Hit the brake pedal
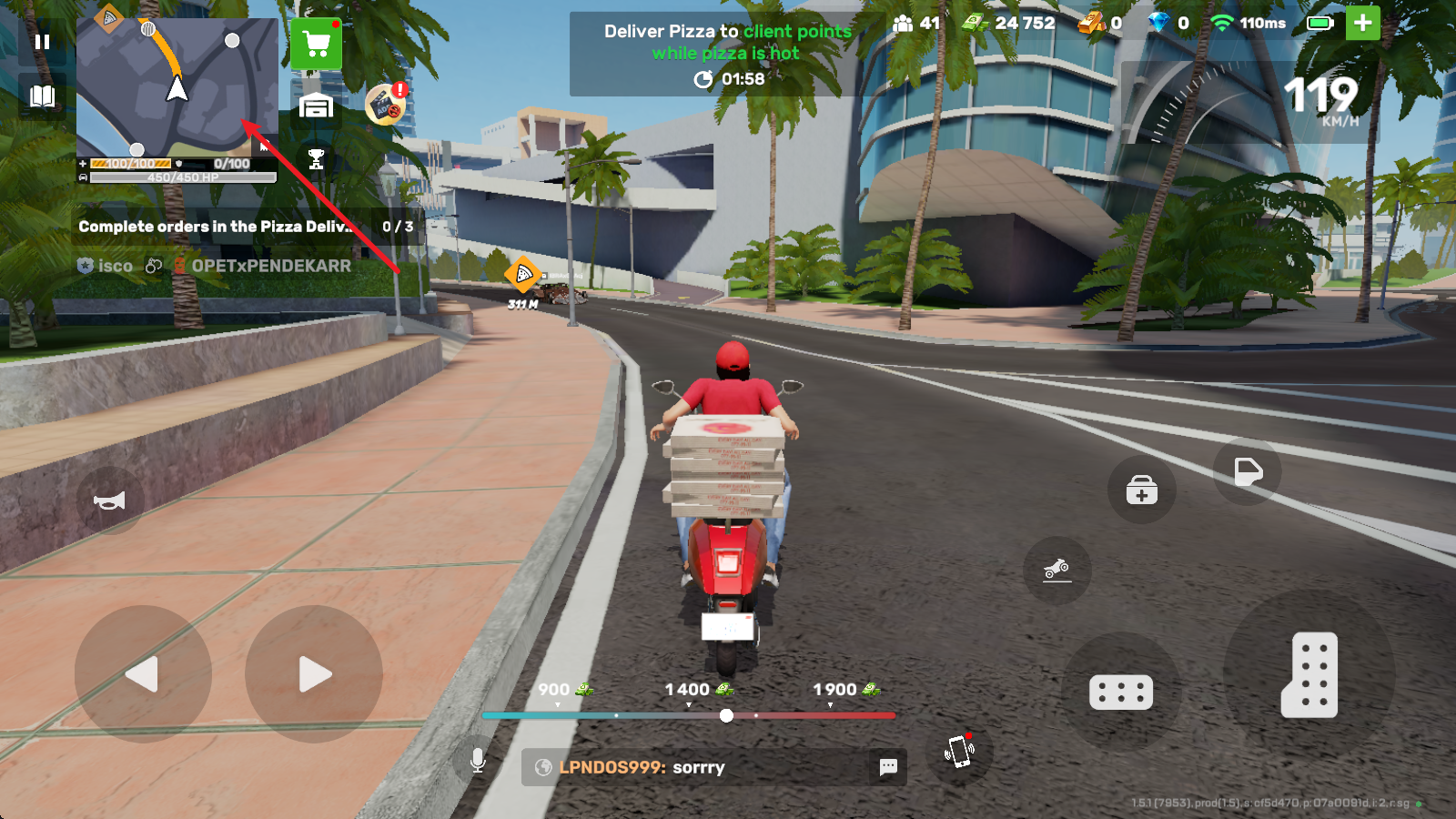This screenshot has width=1456, height=819. pyautogui.click(x=1121, y=693)
